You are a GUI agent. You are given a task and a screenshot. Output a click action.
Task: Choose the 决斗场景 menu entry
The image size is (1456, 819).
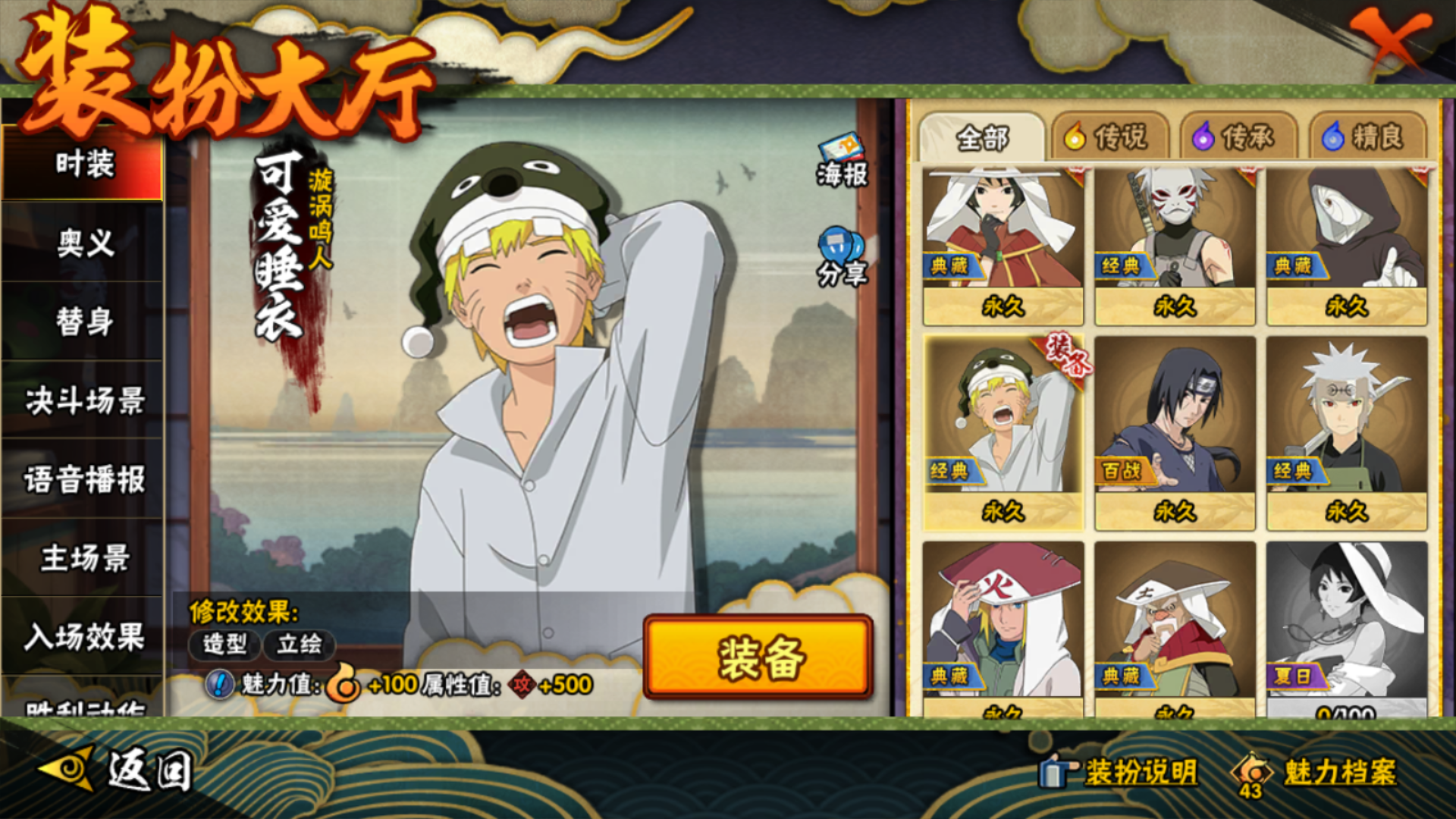tap(83, 400)
